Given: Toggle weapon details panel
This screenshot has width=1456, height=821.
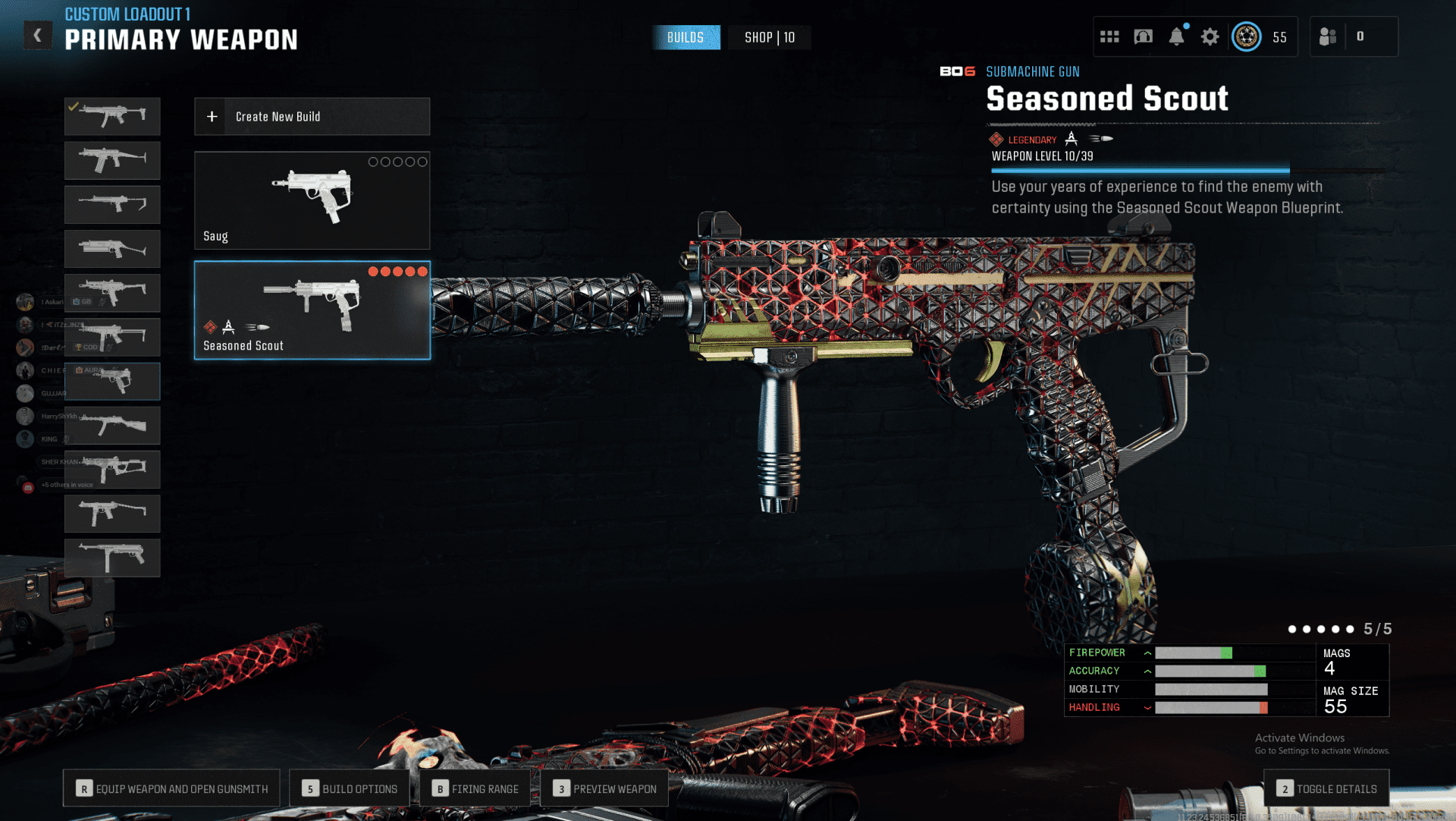Looking at the screenshot, I should tap(1326, 788).
